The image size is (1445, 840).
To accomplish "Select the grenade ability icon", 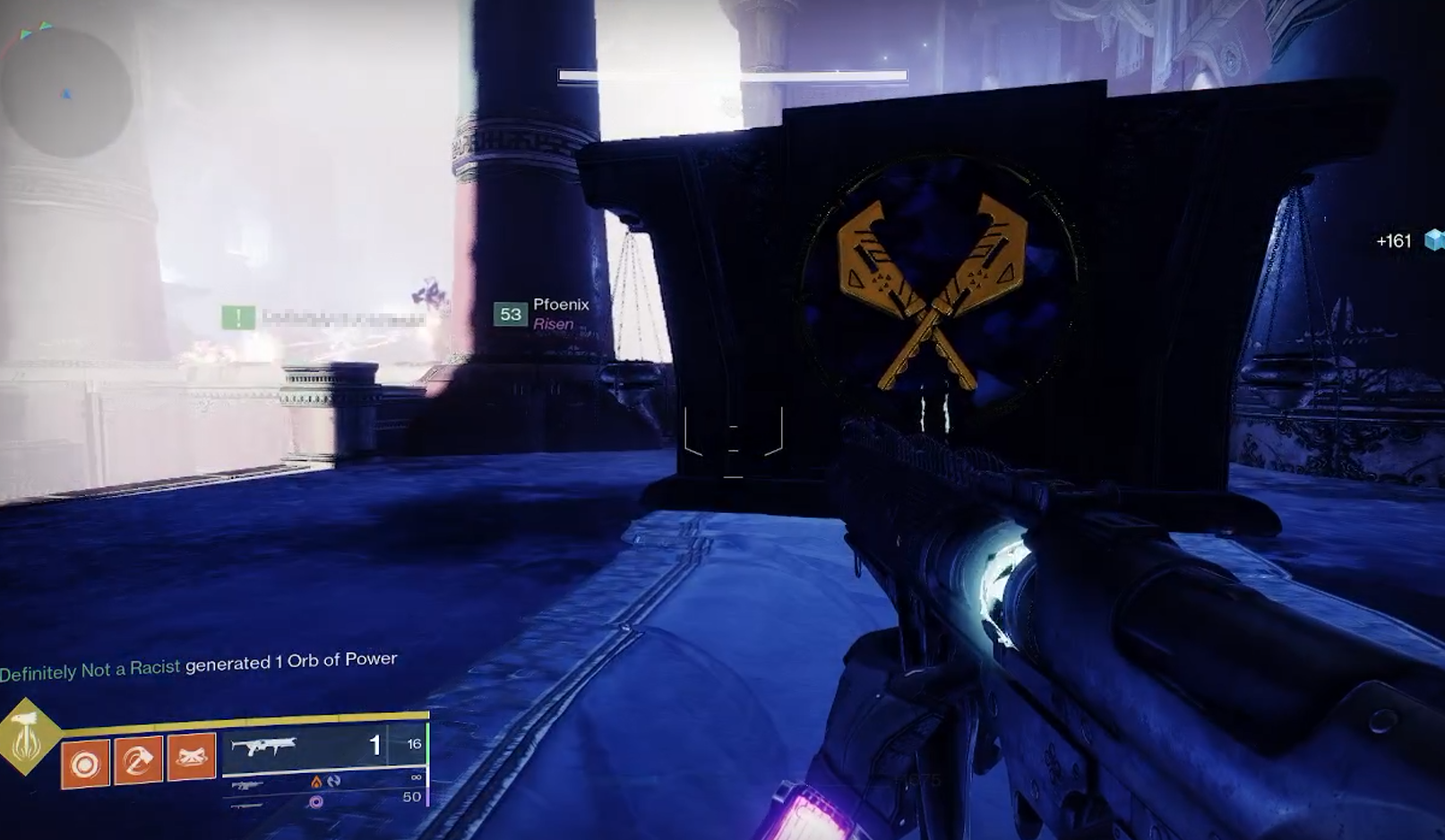I will tap(85, 764).
